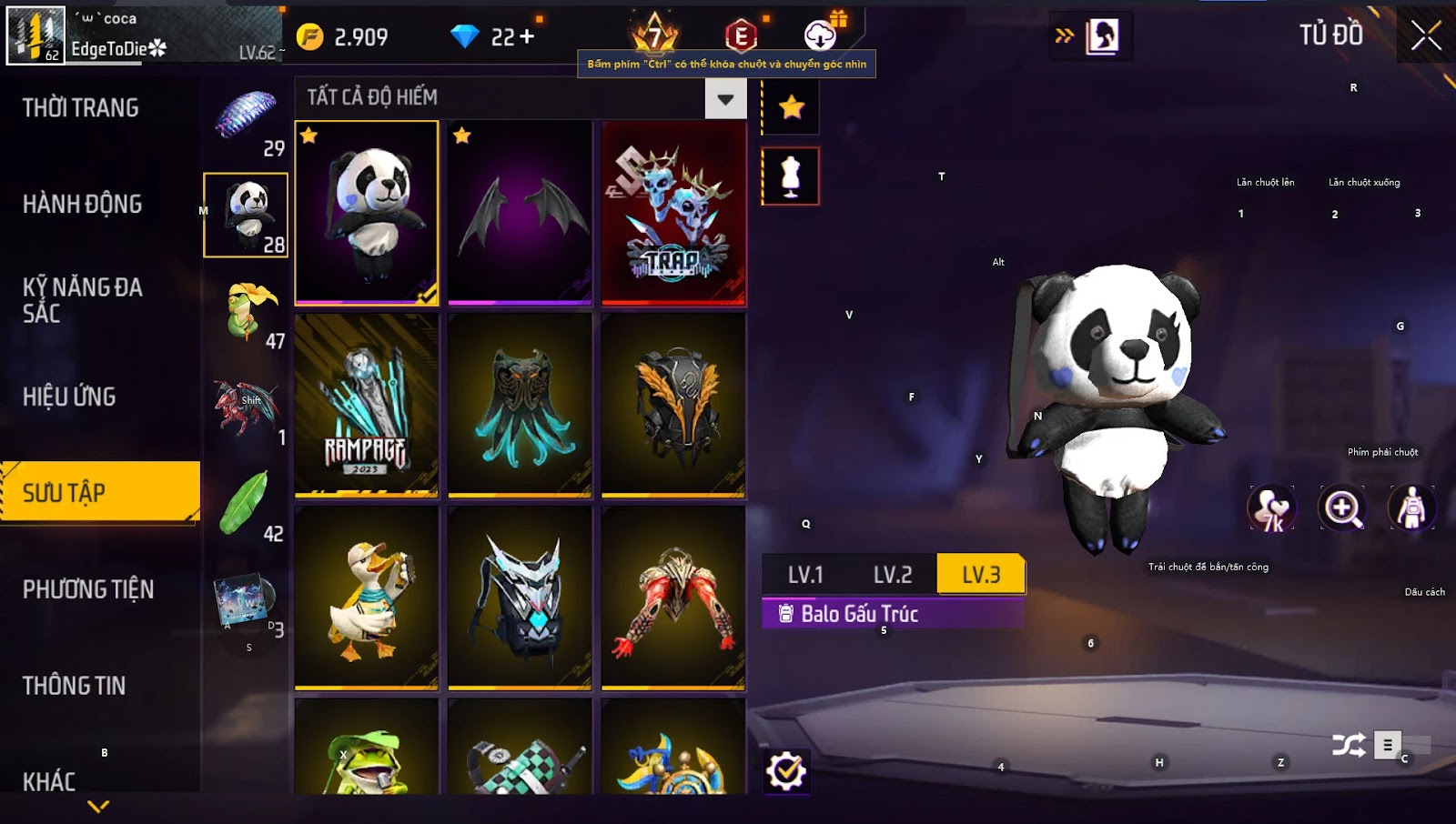Select the HÀNH ĐỘNG menu entry
Image resolution: width=1456 pixels, height=824 pixels.
point(83,204)
